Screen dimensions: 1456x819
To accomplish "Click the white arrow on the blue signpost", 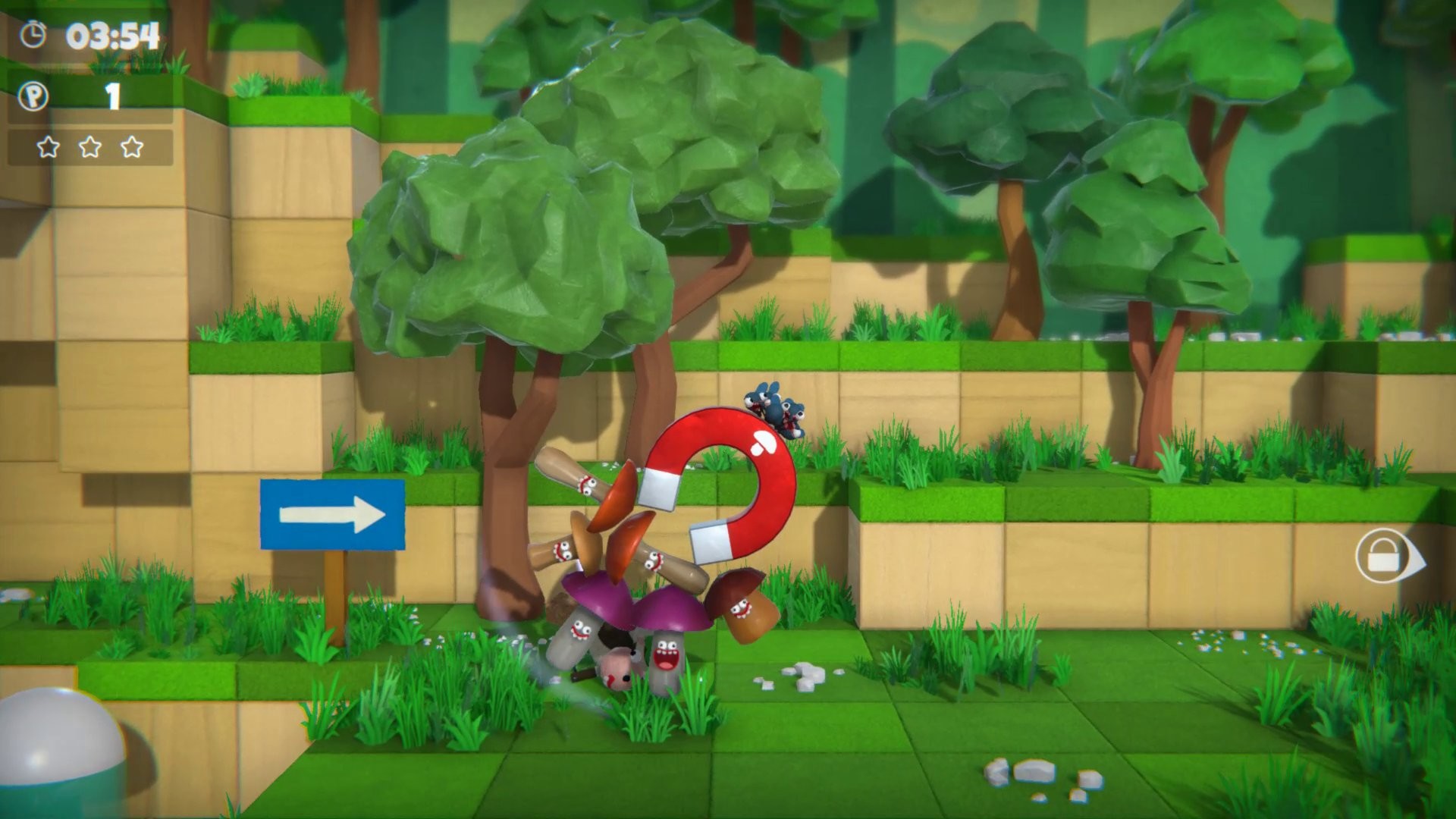I will 334,513.
